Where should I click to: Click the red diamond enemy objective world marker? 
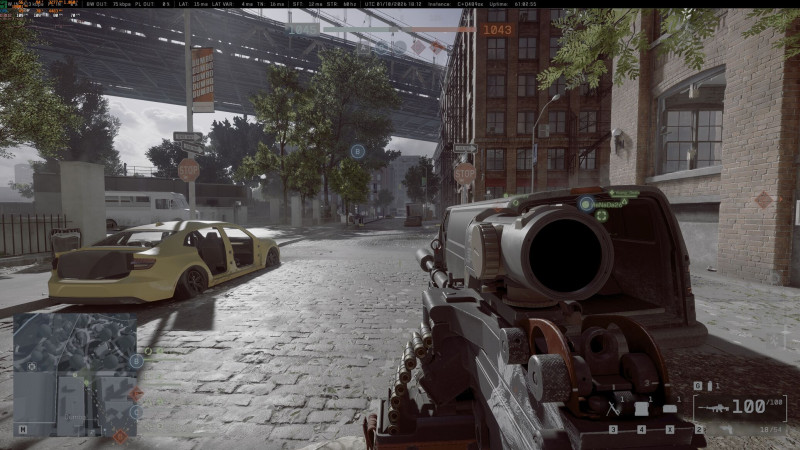pos(763,200)
